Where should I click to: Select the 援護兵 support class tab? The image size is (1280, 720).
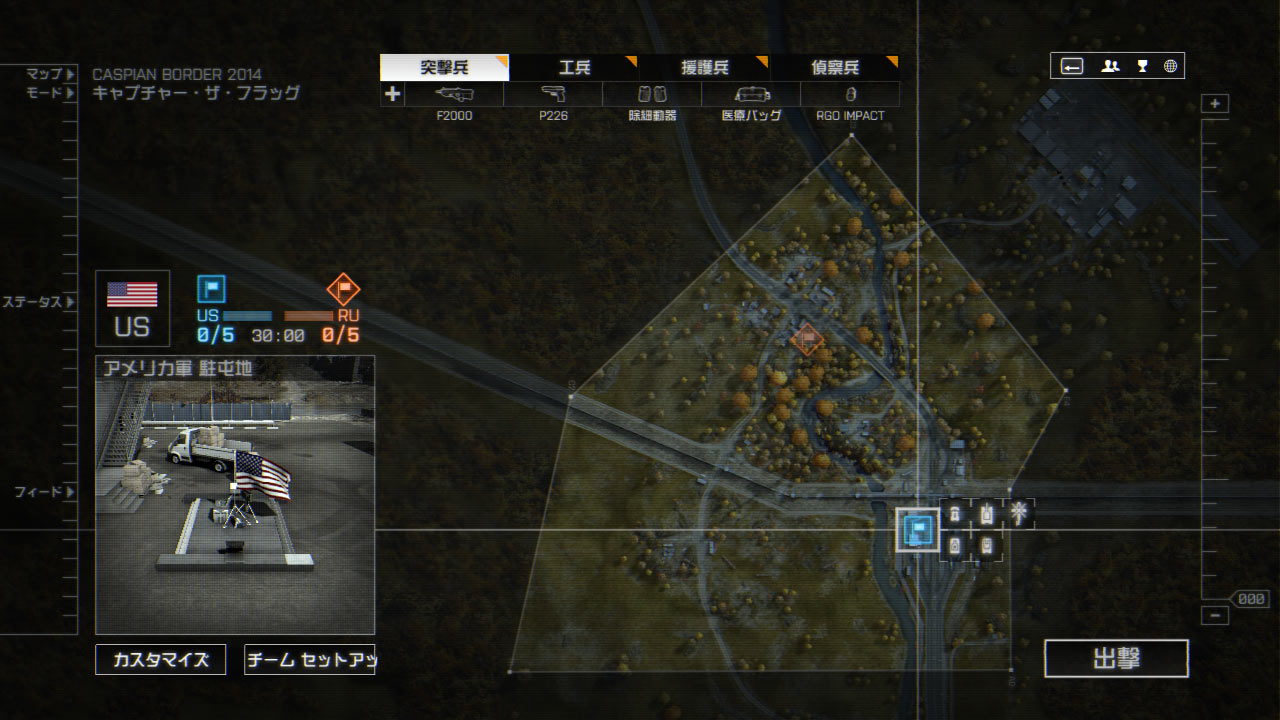(705, 68)
